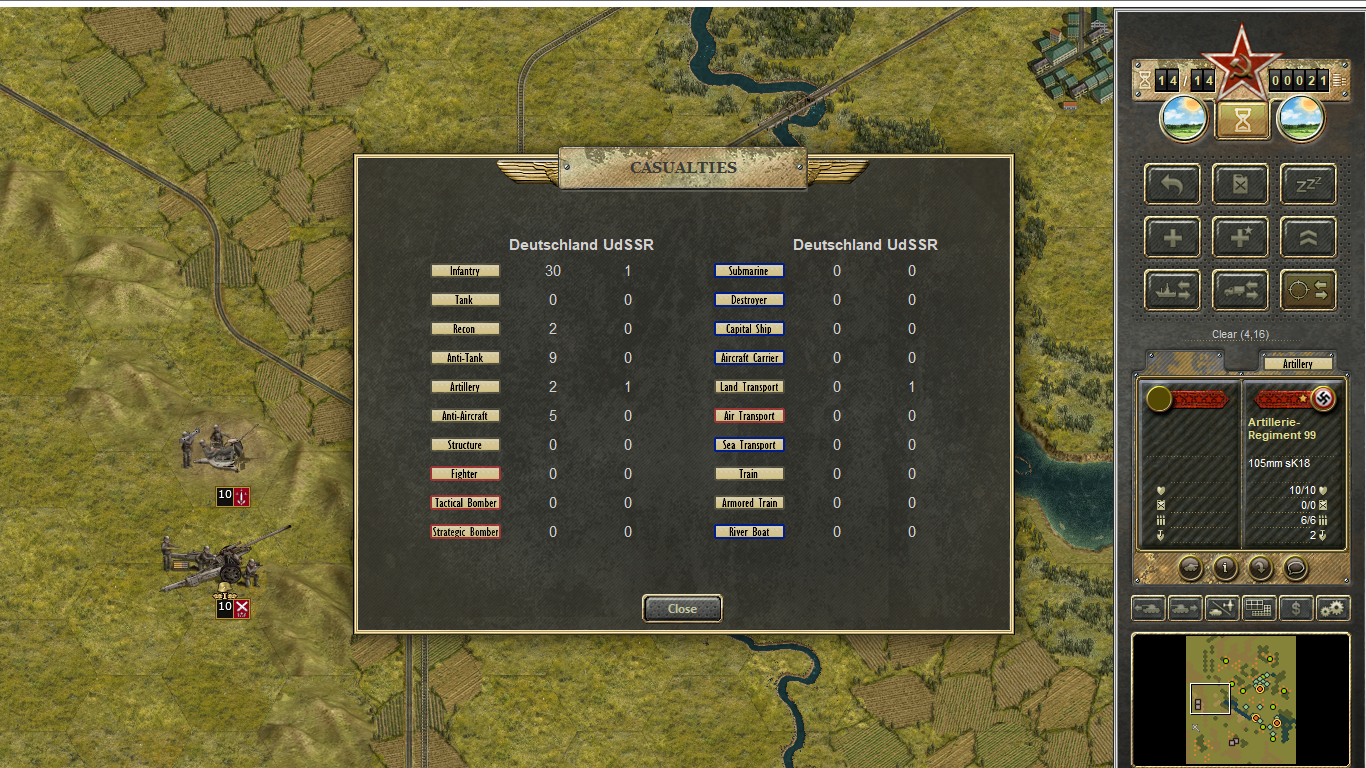Click the ship embark toggle button

click(x=1172, y=290)
